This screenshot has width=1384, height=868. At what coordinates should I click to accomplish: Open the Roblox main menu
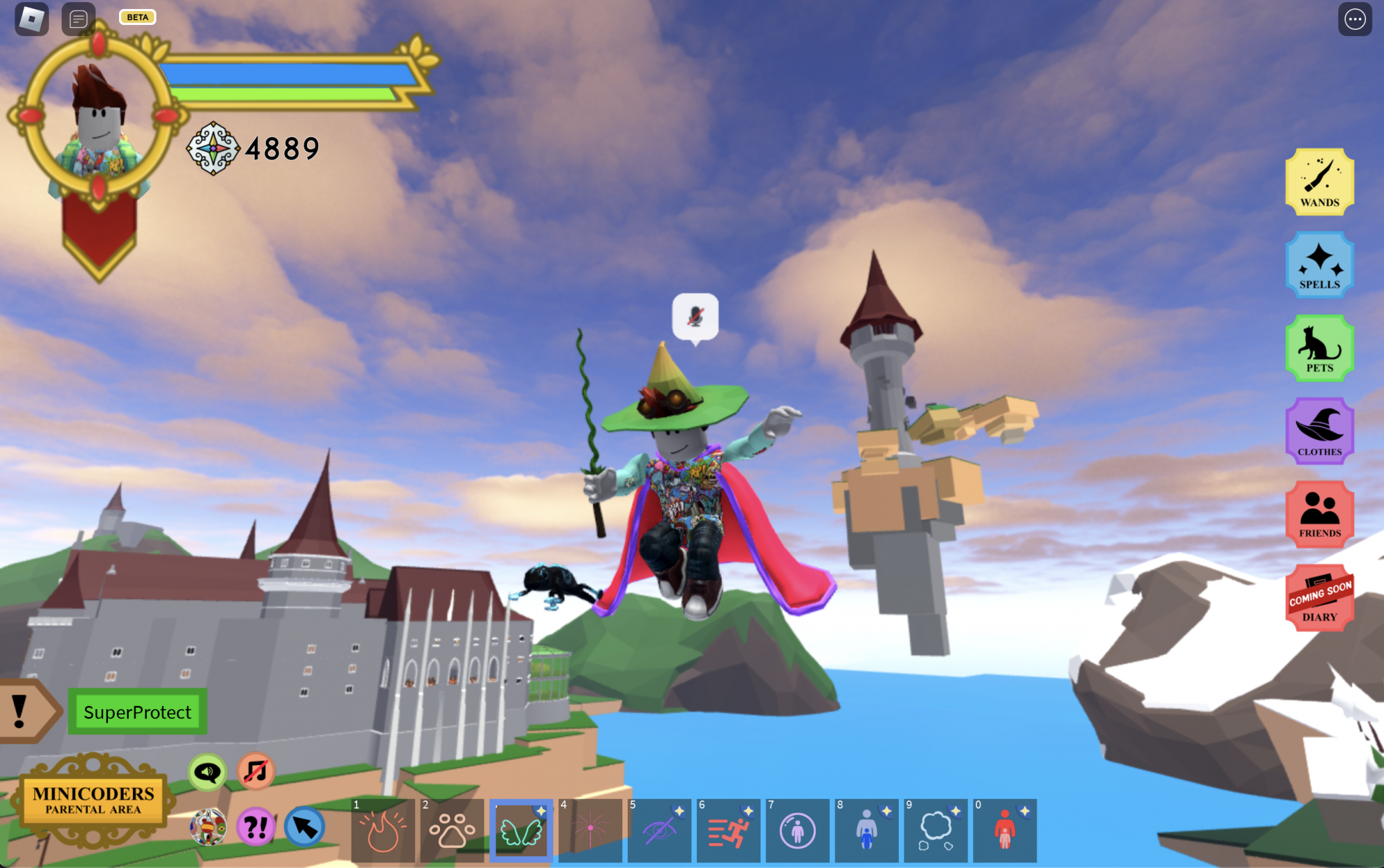(32, 19)
